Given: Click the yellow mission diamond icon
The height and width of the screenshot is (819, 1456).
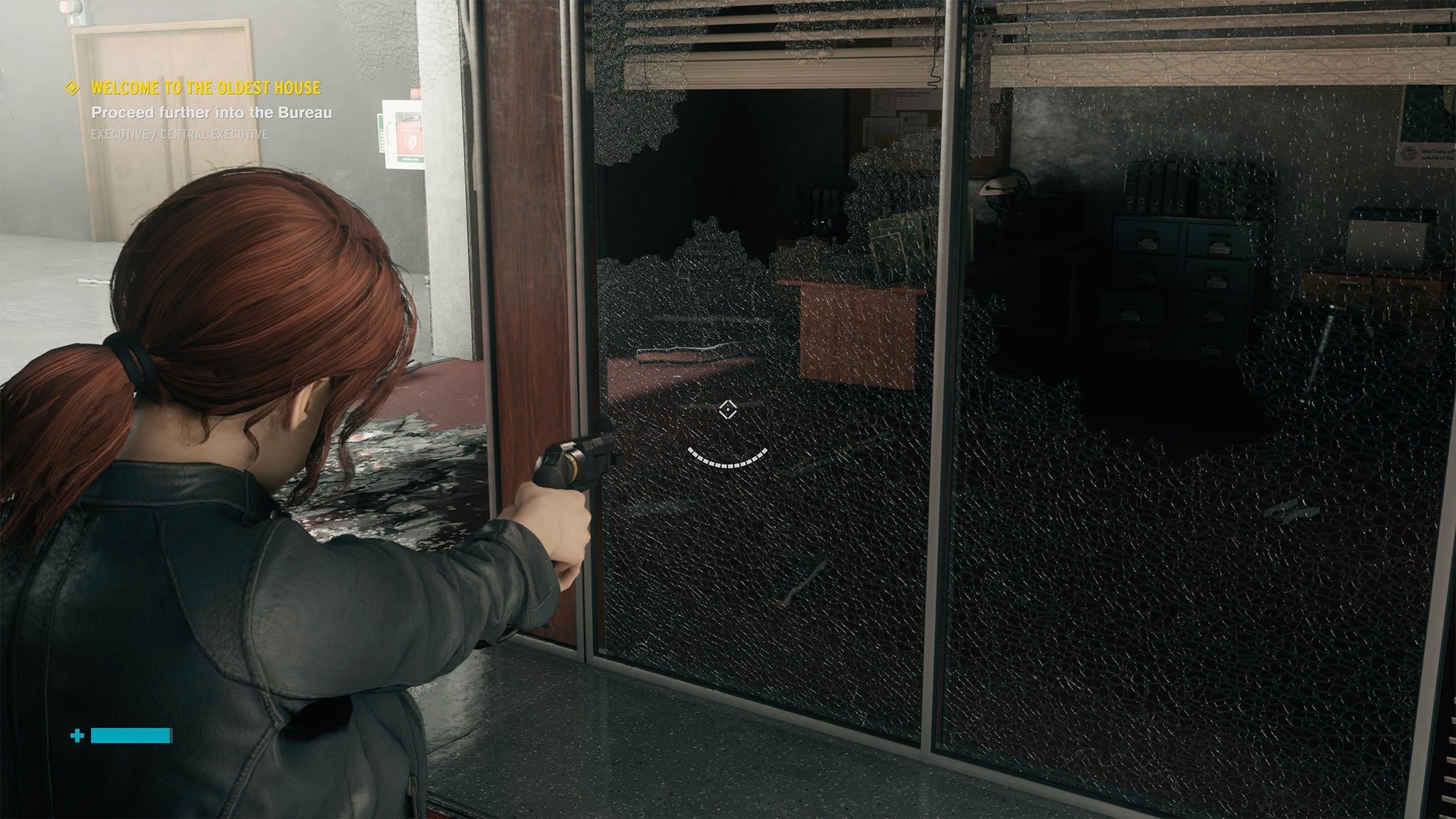Looking at the screenshot, I should click(x=72, y=88).
